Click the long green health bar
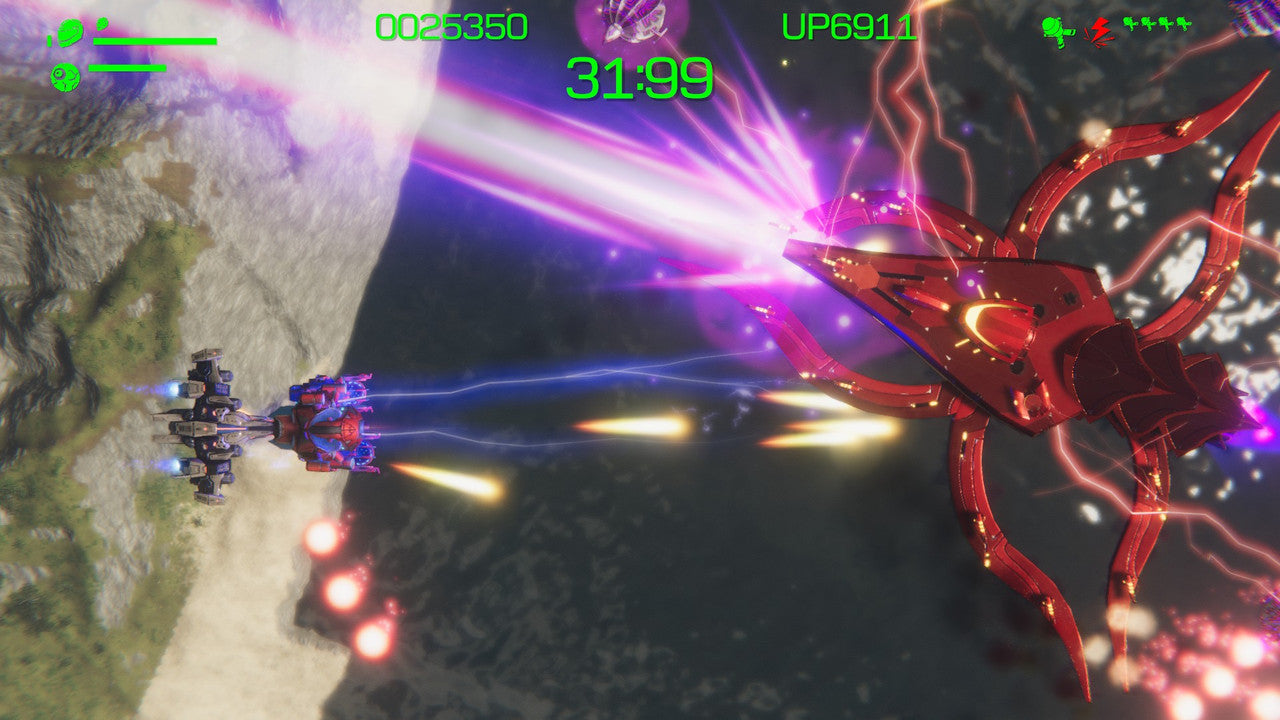 [x=155, y=41]
